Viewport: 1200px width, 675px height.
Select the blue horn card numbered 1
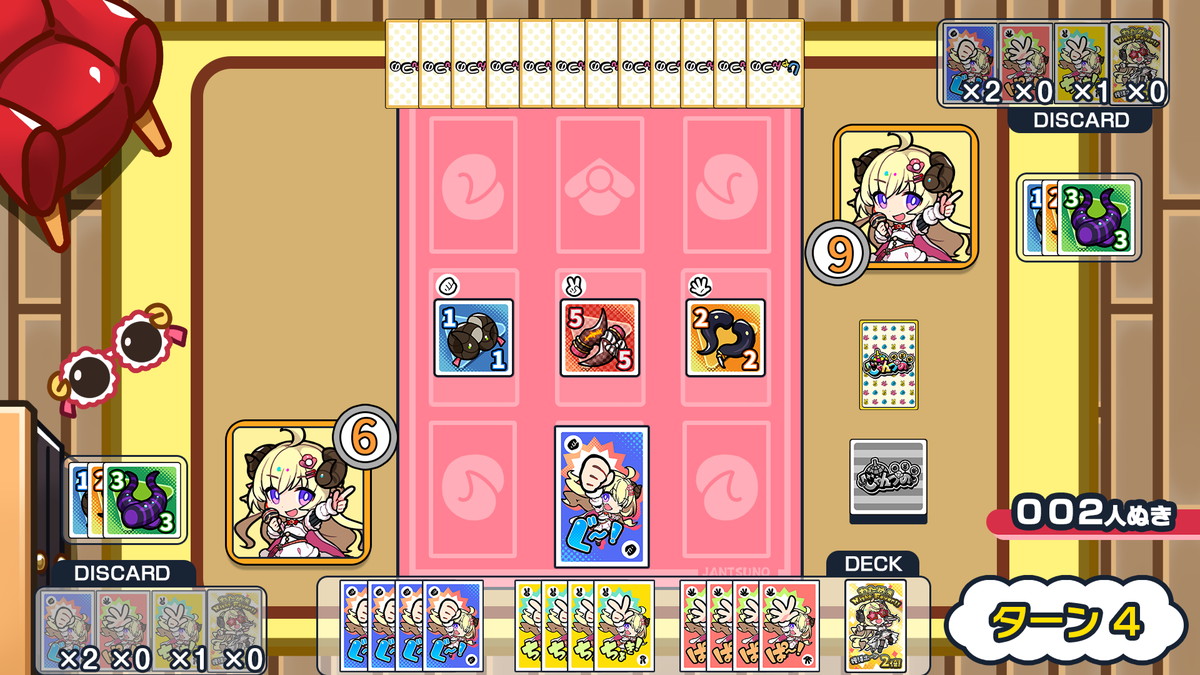(x=474, y=337)
